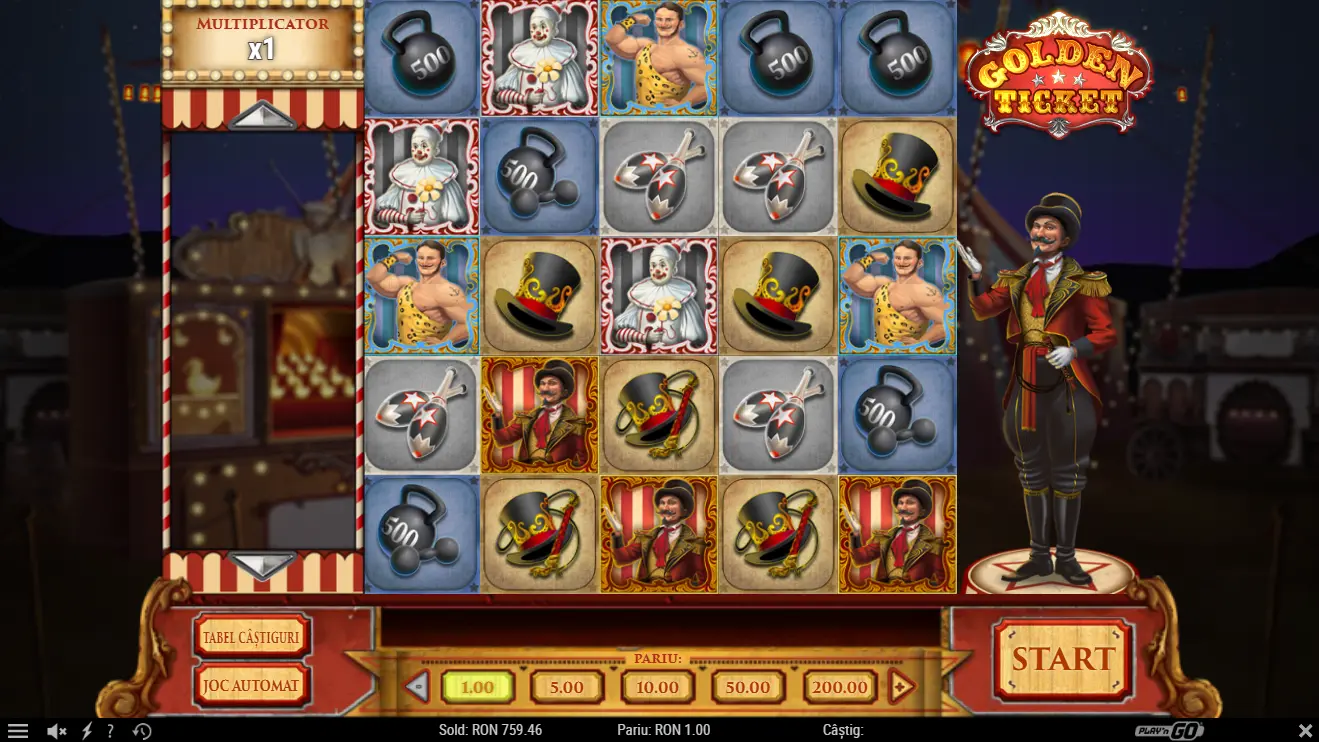Unmute the game sound speaker icon
Image resolution: width=1319 pixels, height=742 pixels.
(x=58, y=730)
